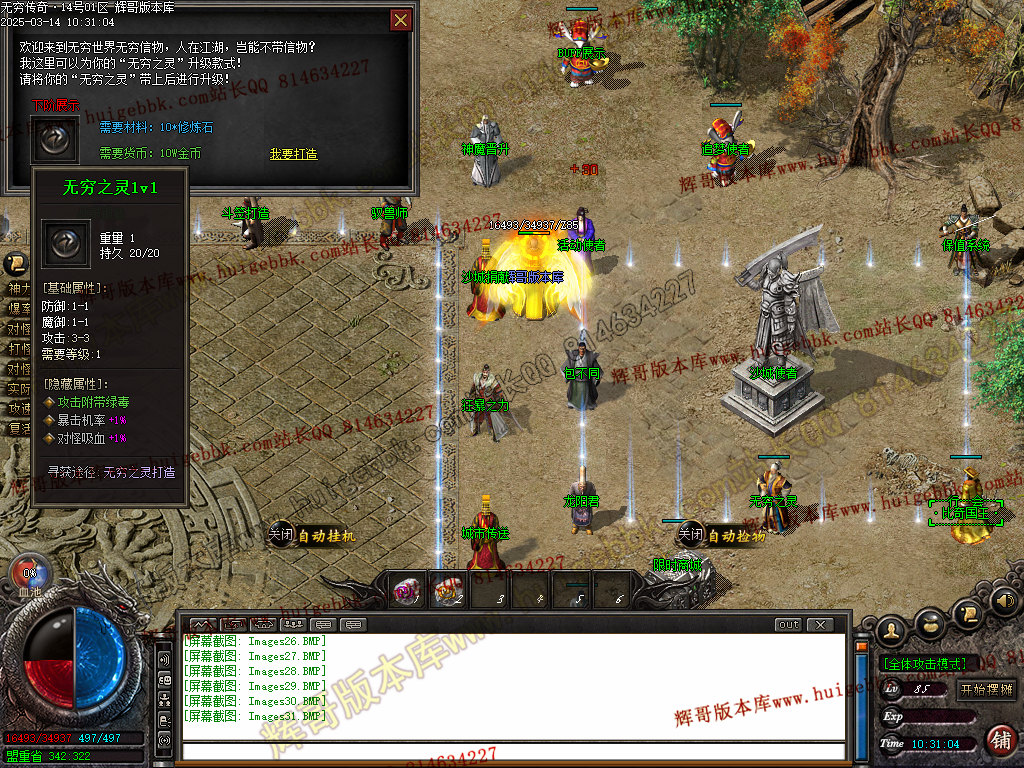1024x768 pixels.
Task: Open the bag inventory icon
Action: coord(930,622)
